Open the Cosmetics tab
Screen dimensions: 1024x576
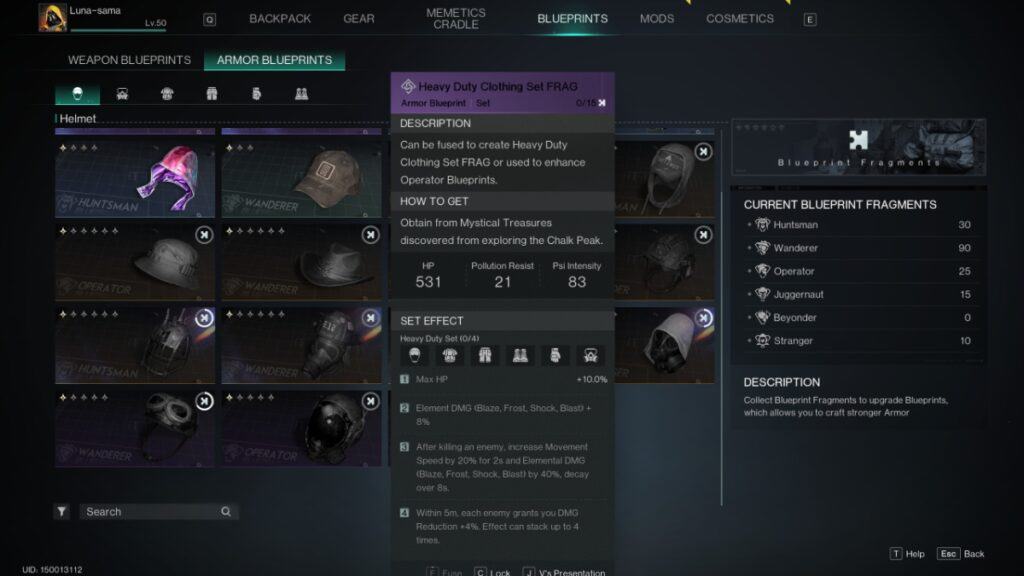pyautogui.click(x=740, y=19)
